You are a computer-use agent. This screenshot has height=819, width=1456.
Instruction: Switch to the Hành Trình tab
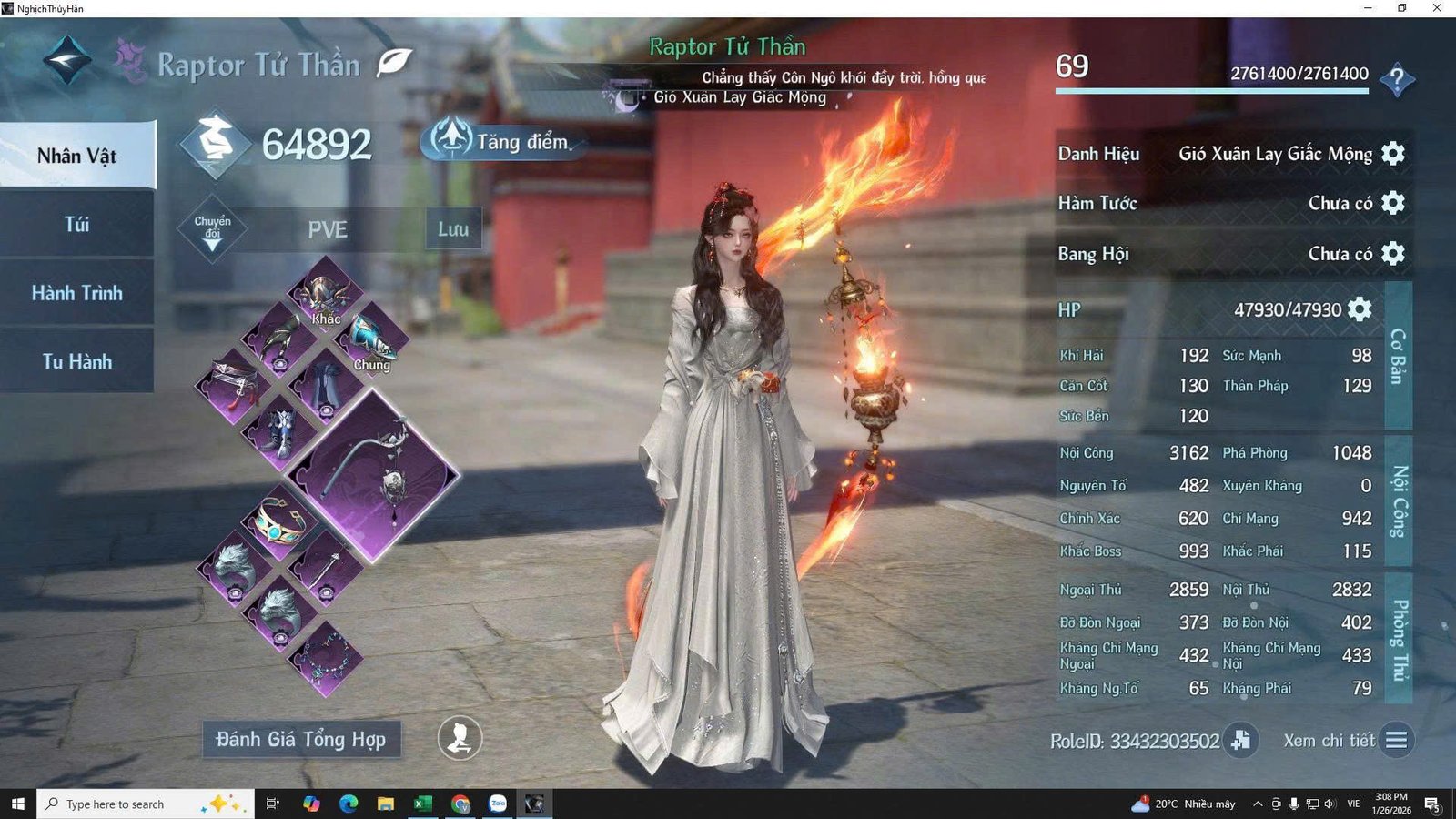pyautogui.click(x=76, y=293)
